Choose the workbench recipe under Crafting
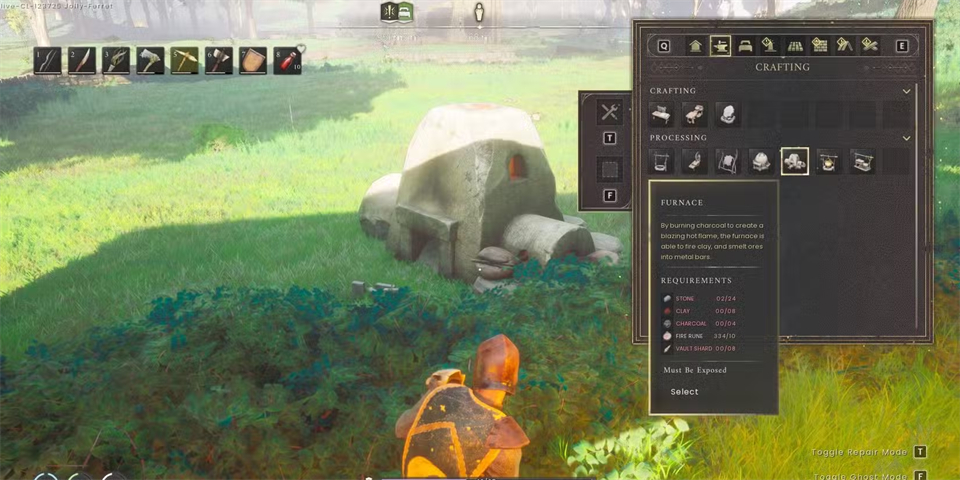Image resolution: width=960 pixels, height=480 pixels. coord(661,114)
